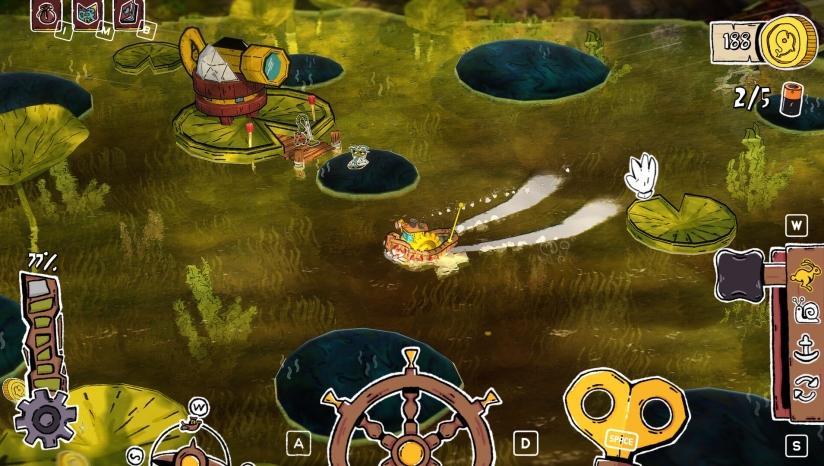Click the dark throttle lever handle
The height and width of the screenshot is (466, 824).
(x=742, y=275)
